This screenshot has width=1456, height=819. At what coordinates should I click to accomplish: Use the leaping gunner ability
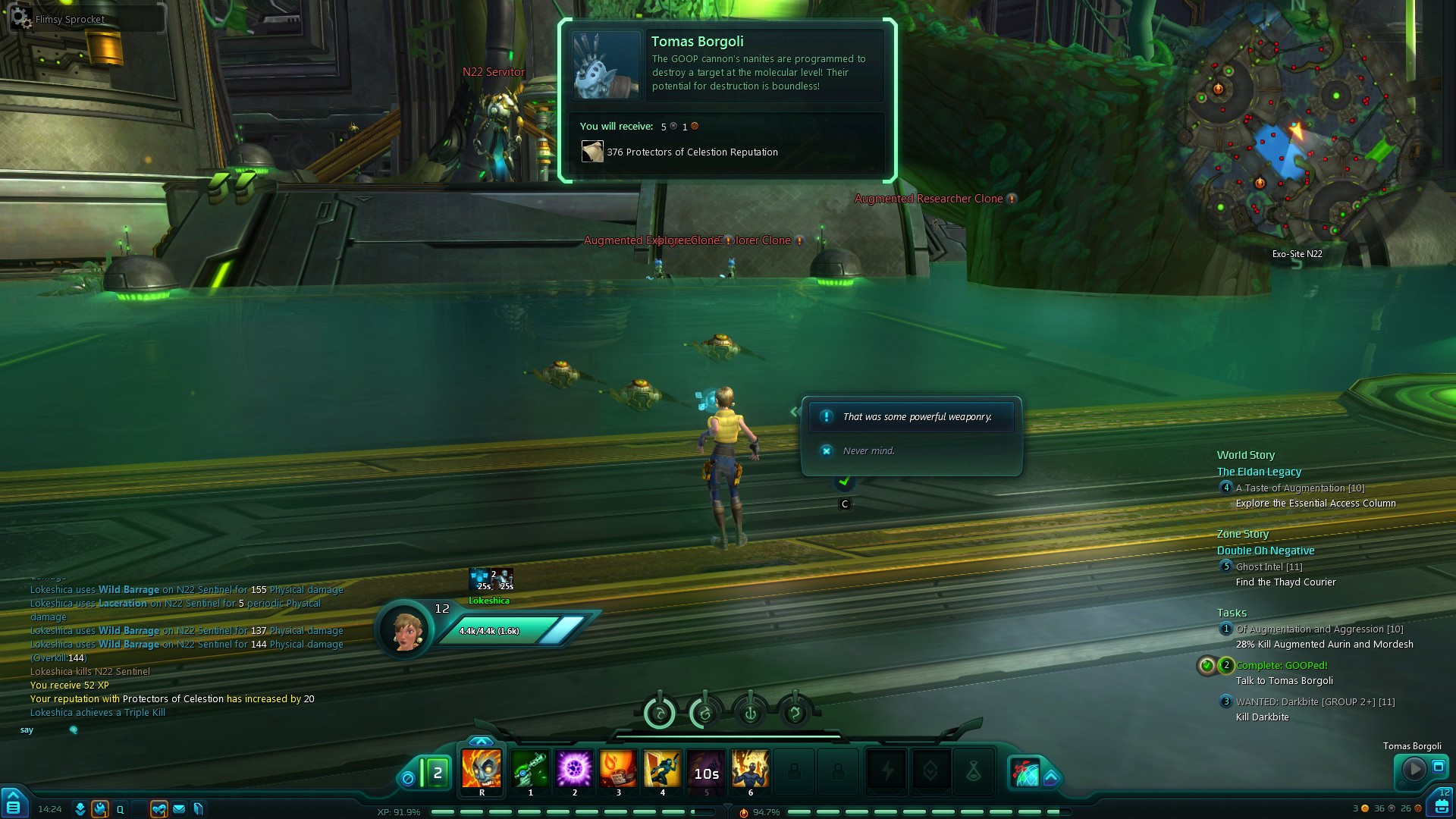662,769
